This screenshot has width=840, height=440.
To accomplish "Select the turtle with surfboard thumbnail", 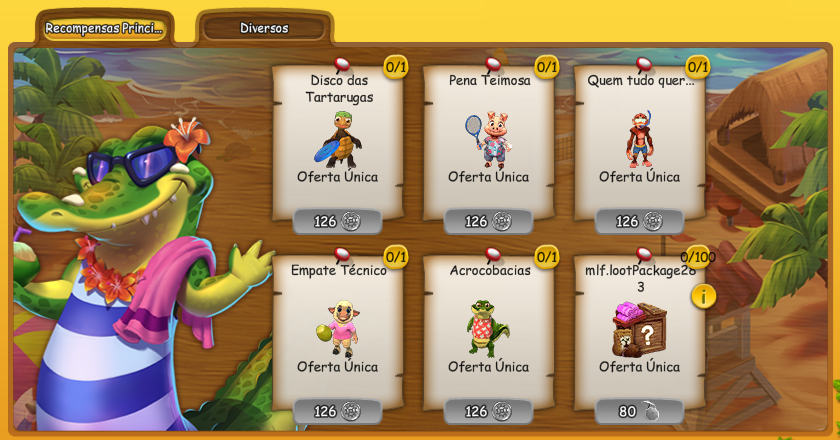I will click(x=338, y=139).
